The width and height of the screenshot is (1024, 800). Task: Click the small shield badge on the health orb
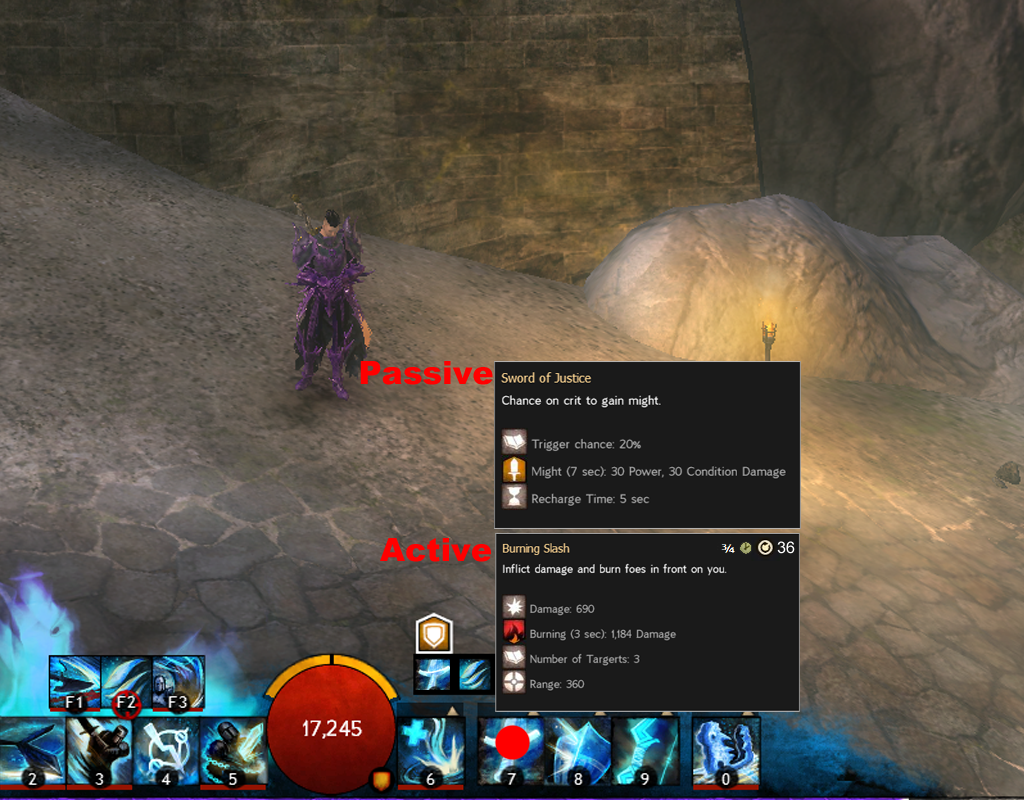[x=381, y=778]
